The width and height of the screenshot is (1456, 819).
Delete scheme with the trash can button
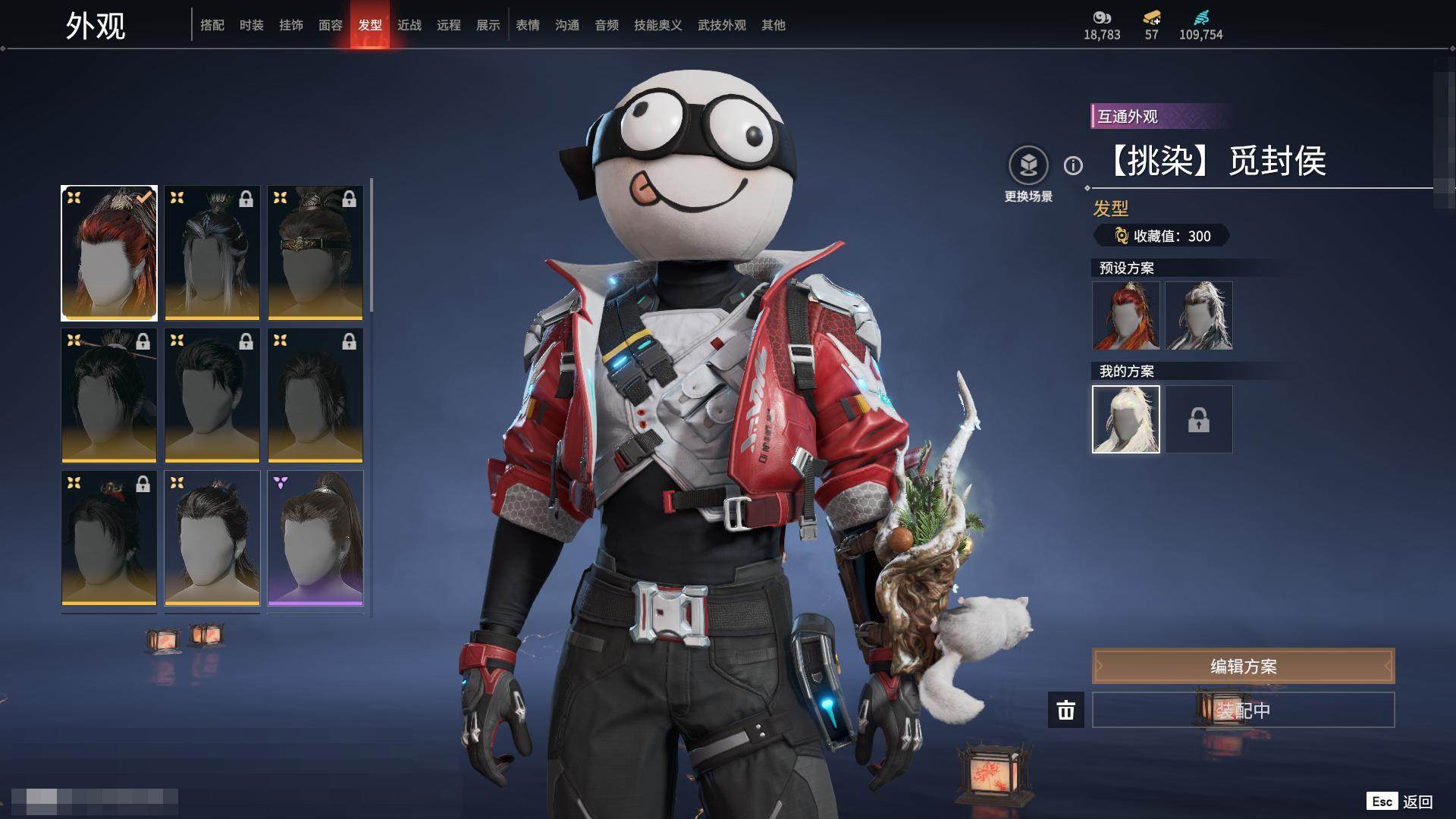[x=1066, y=710]
